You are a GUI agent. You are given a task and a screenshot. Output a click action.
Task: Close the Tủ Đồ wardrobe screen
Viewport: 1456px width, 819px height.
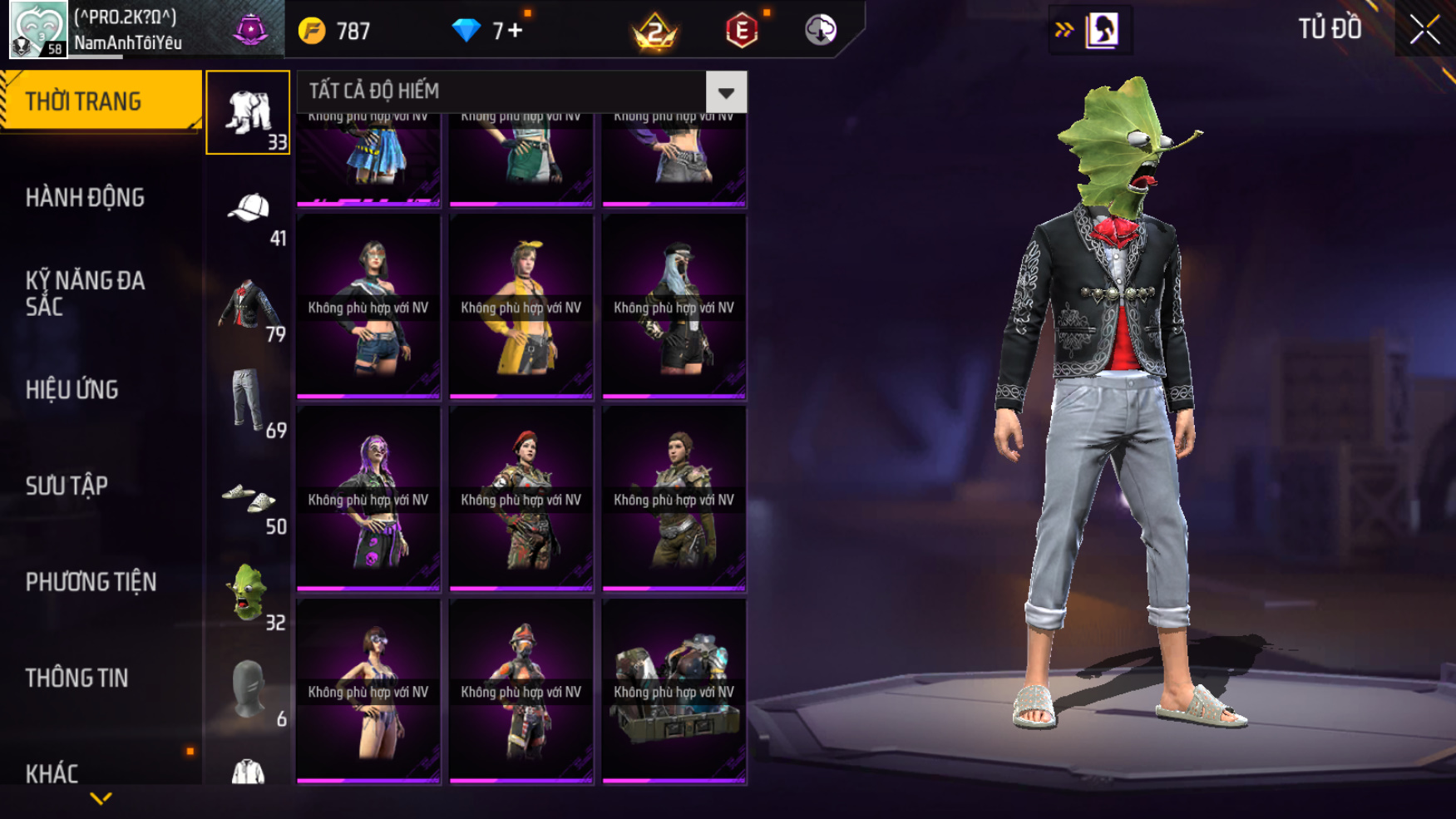pos(1424,30)
